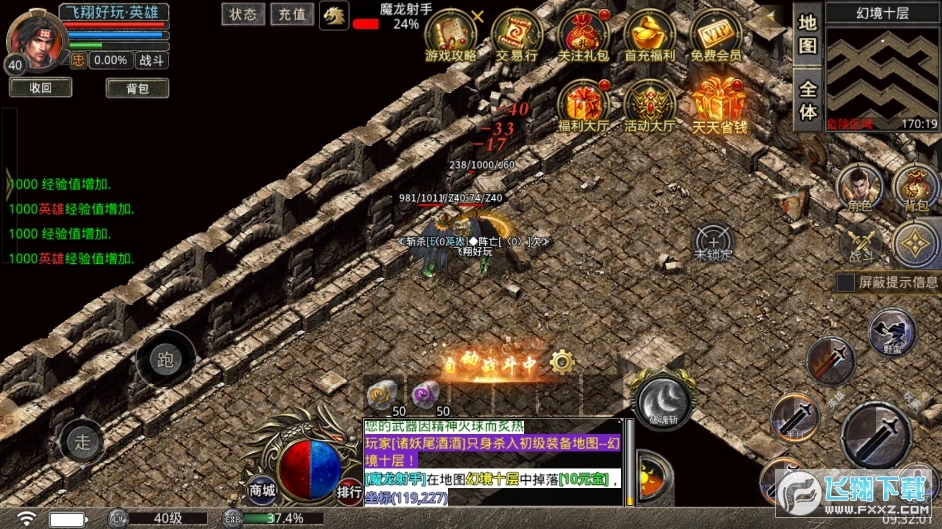
Task: Open the 免费会员 VIP menu
Action: click(716, 36)
